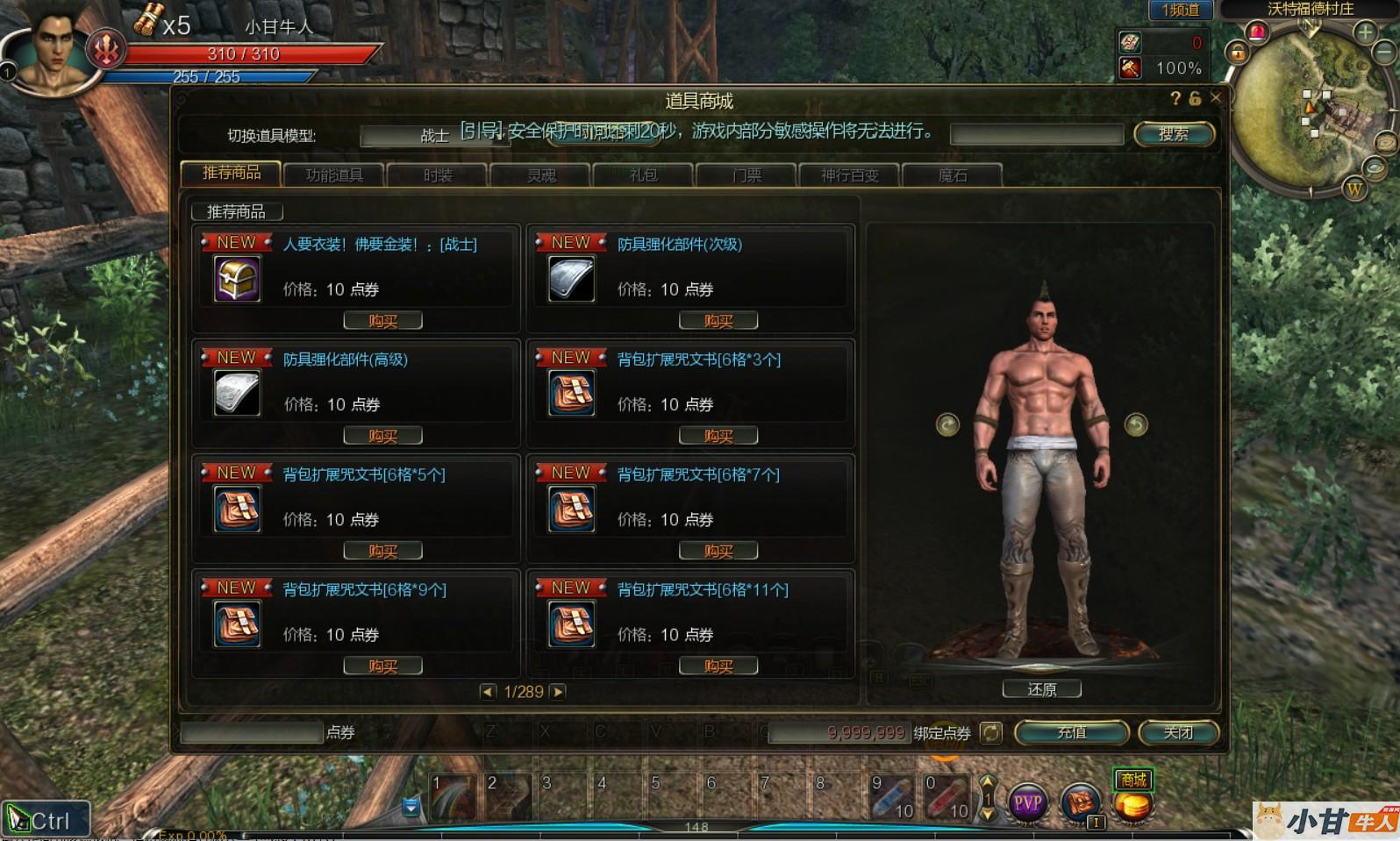Show the 魔石 tab
The image size is (1400, 841).
tap(953, 175)
